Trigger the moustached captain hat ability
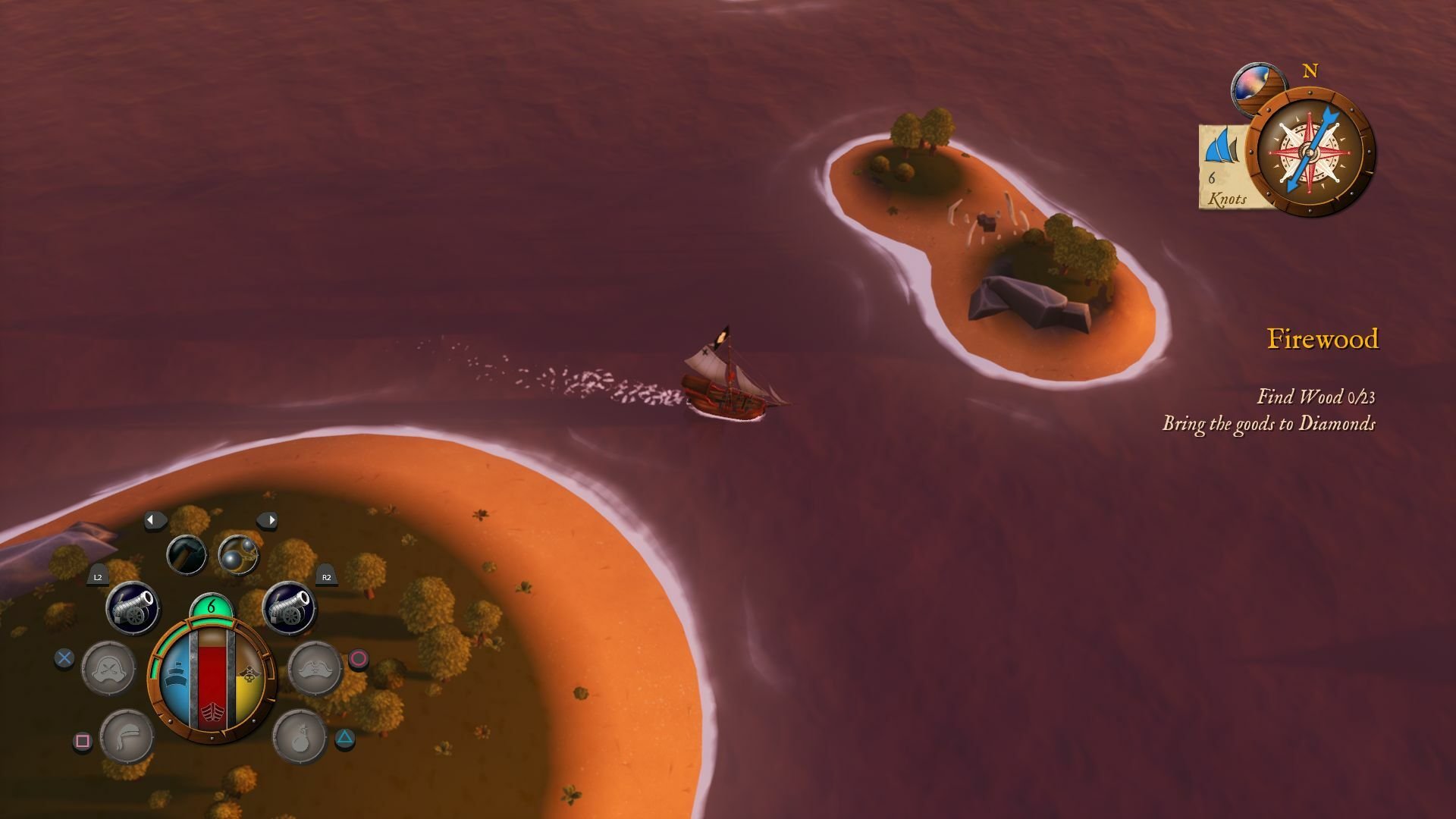Viewport: 1456px width, 819px height. point(315,668)
